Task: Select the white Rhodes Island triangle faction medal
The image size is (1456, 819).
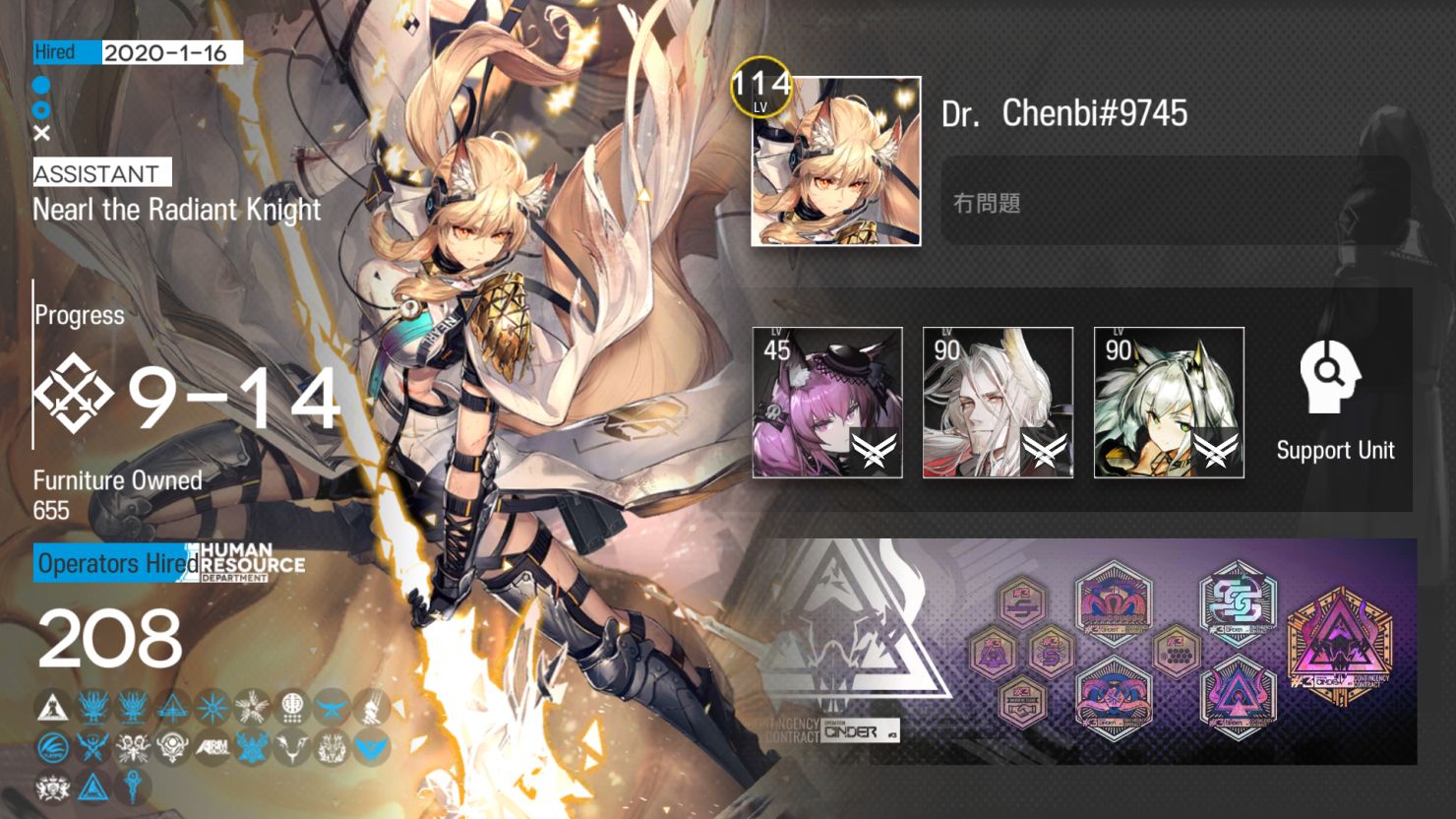Action: [x=52, y=705]
